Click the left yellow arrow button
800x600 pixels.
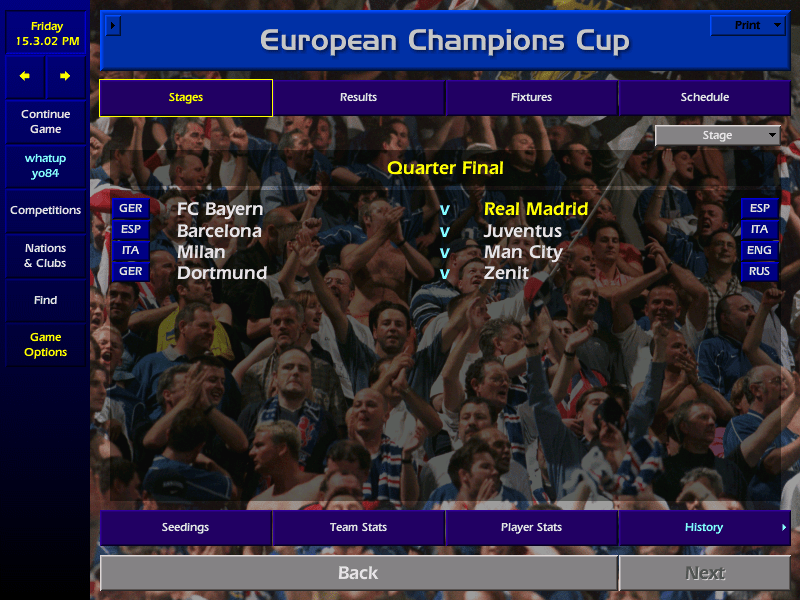tap(25, 76)
